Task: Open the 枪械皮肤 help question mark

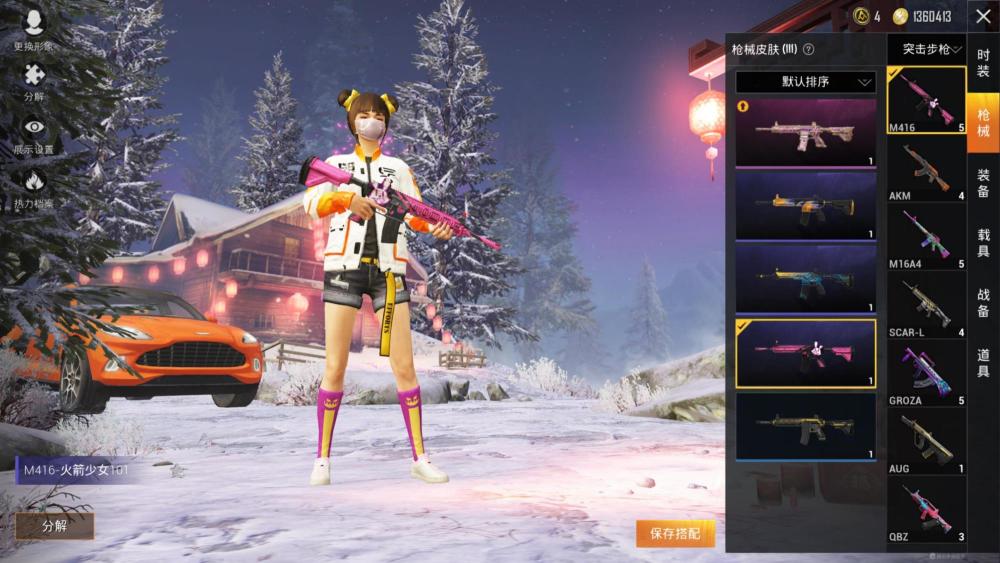Action: coord(808,49)
